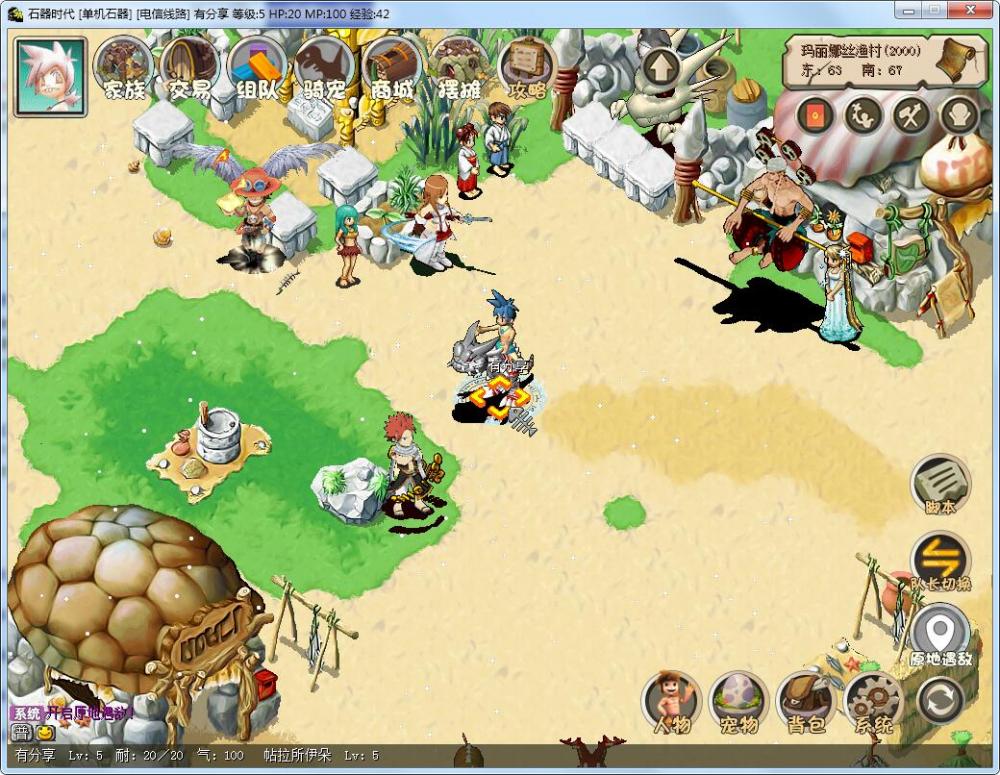Click the seashell round icon
Screen dimensions: 1000x775
point(959,116)
